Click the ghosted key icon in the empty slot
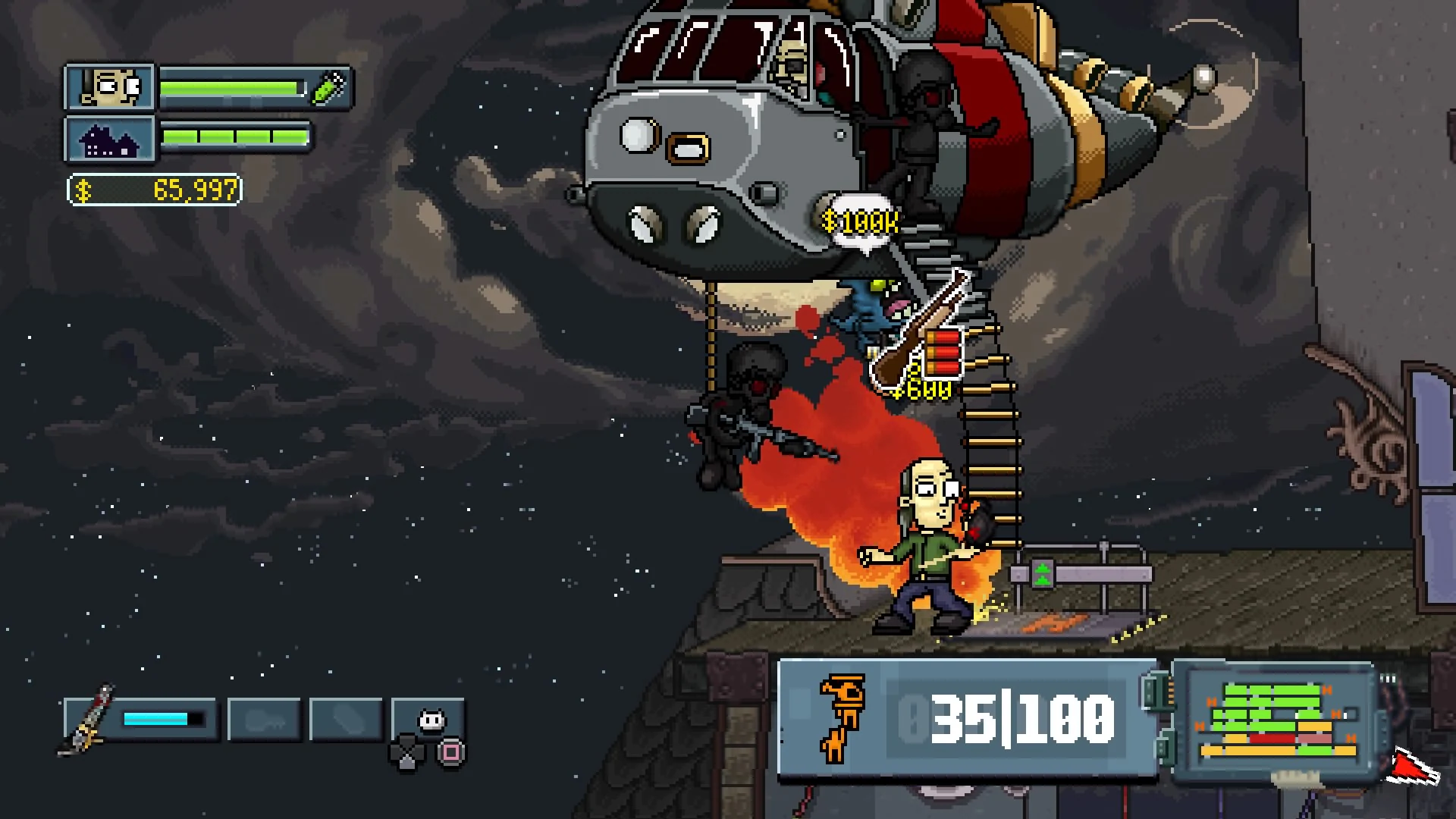The height and width of the screenshot is (819, 1456). coord(267,719)
